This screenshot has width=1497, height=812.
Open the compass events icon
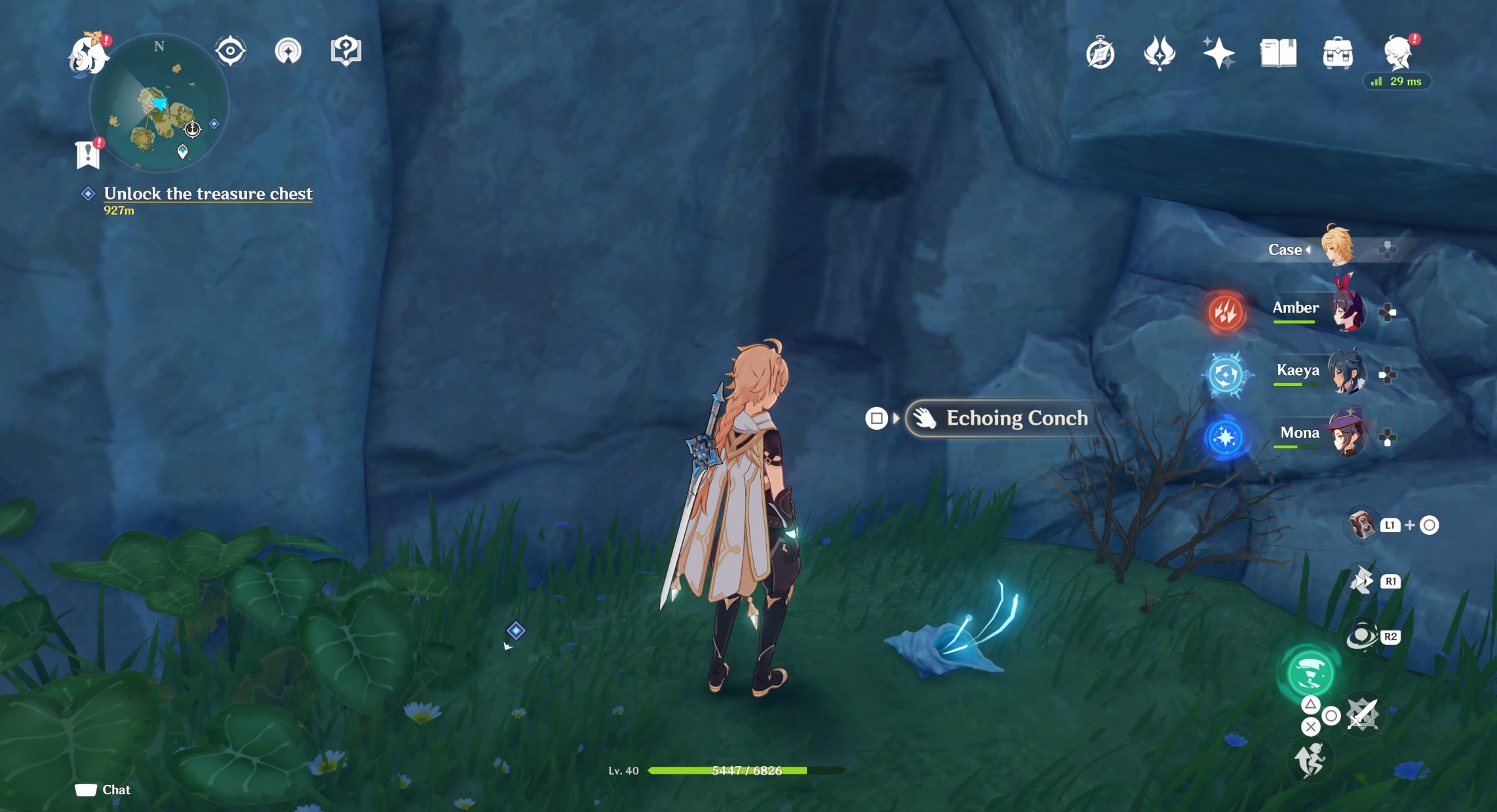coord(1100,53)
